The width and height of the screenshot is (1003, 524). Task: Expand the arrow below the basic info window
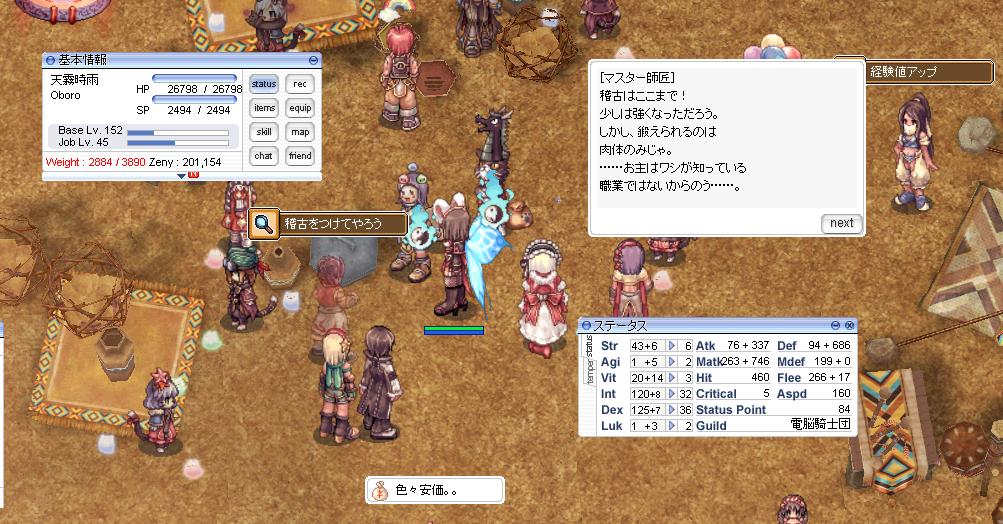click(x=182, y=176)
